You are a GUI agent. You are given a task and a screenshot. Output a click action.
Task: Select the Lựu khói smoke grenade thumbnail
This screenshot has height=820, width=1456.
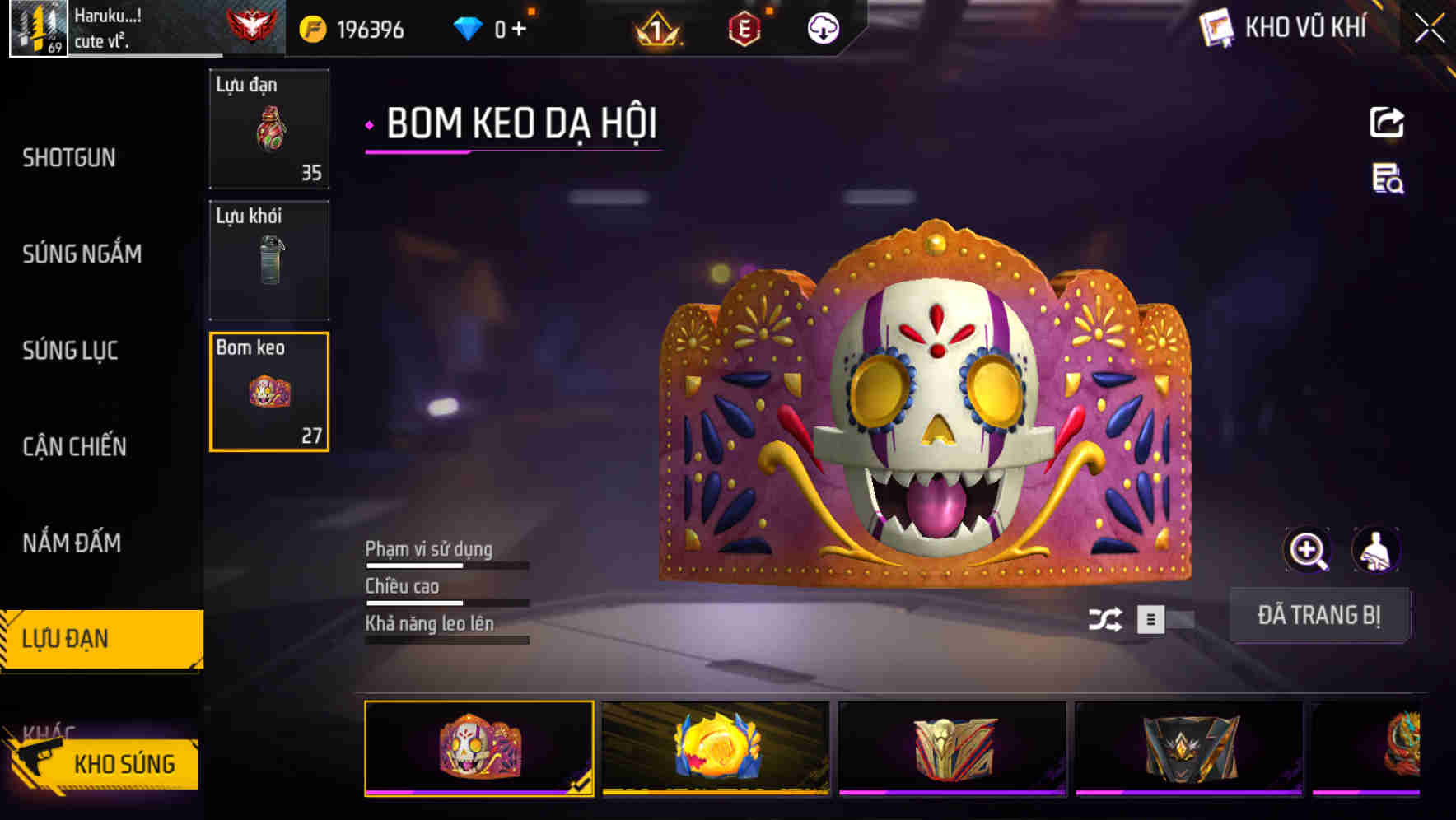point(268,259)
